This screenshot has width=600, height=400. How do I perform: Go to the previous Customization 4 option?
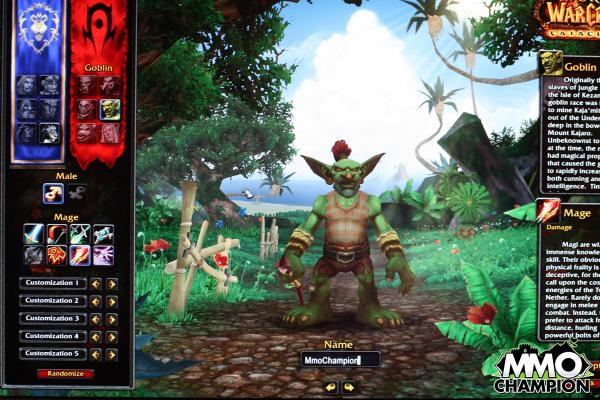point(96,336)
